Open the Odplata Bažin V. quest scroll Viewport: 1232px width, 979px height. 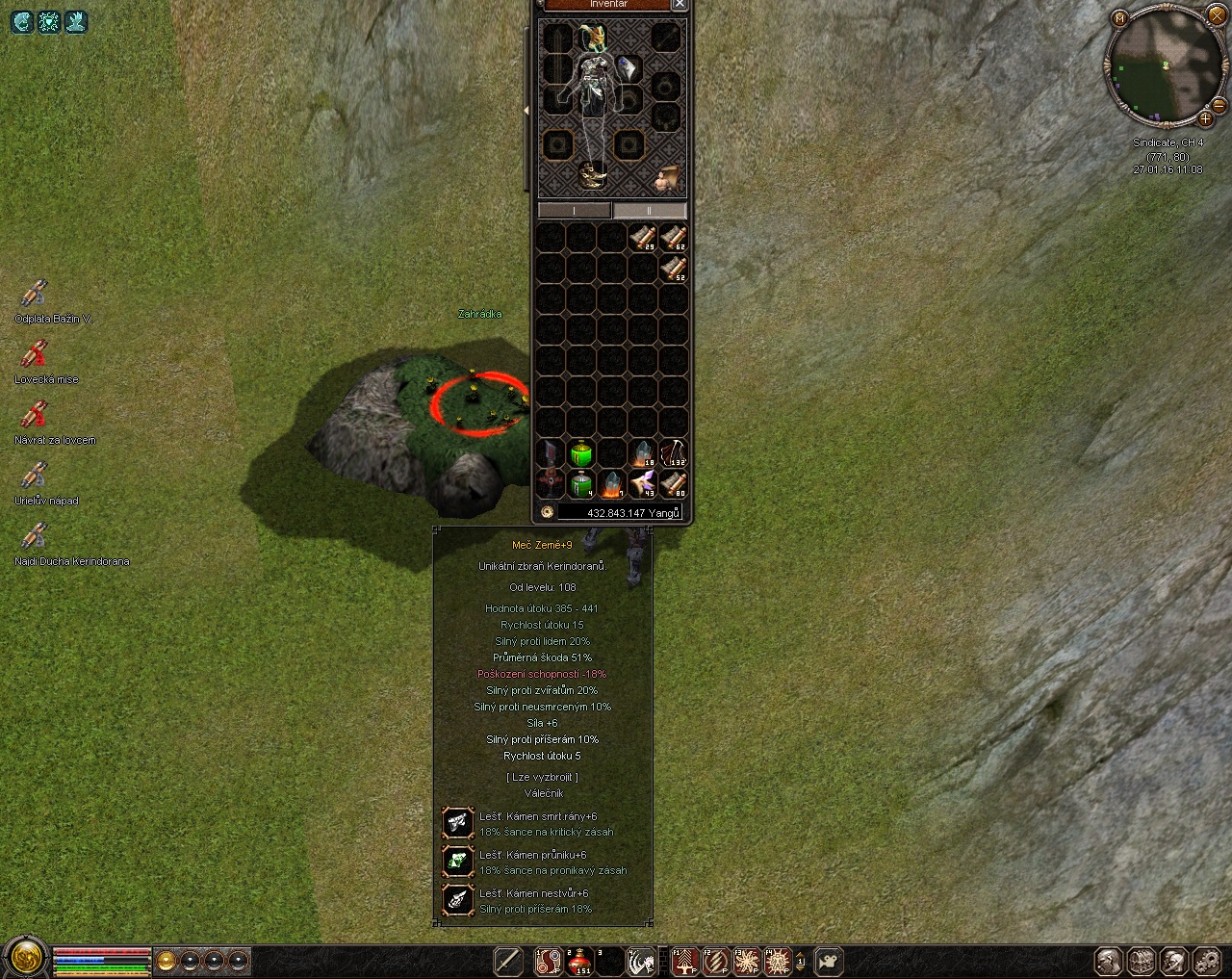pyautogui.click(x=35, y=293)
